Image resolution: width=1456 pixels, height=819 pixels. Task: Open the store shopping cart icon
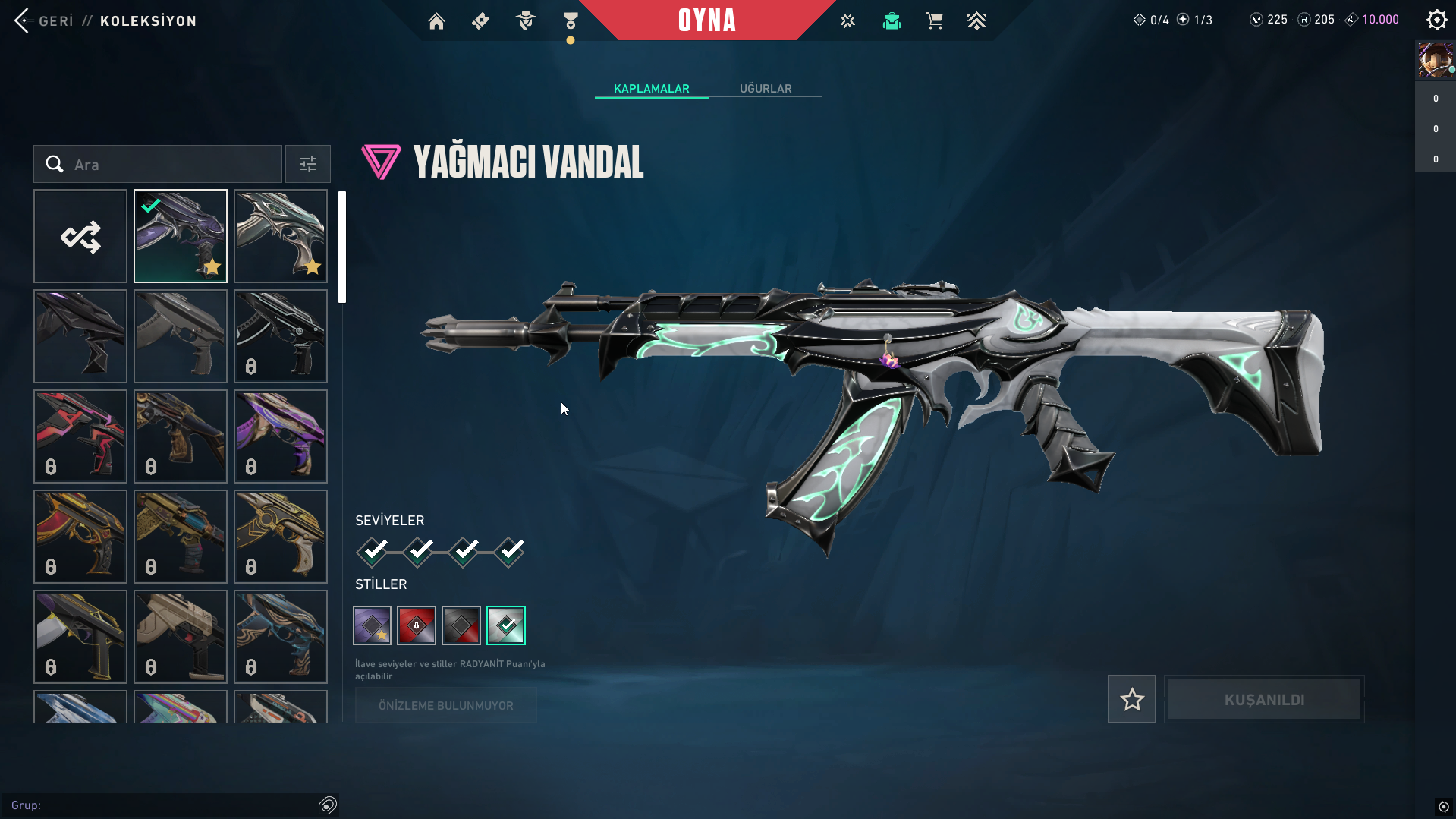tap(934, 21)
